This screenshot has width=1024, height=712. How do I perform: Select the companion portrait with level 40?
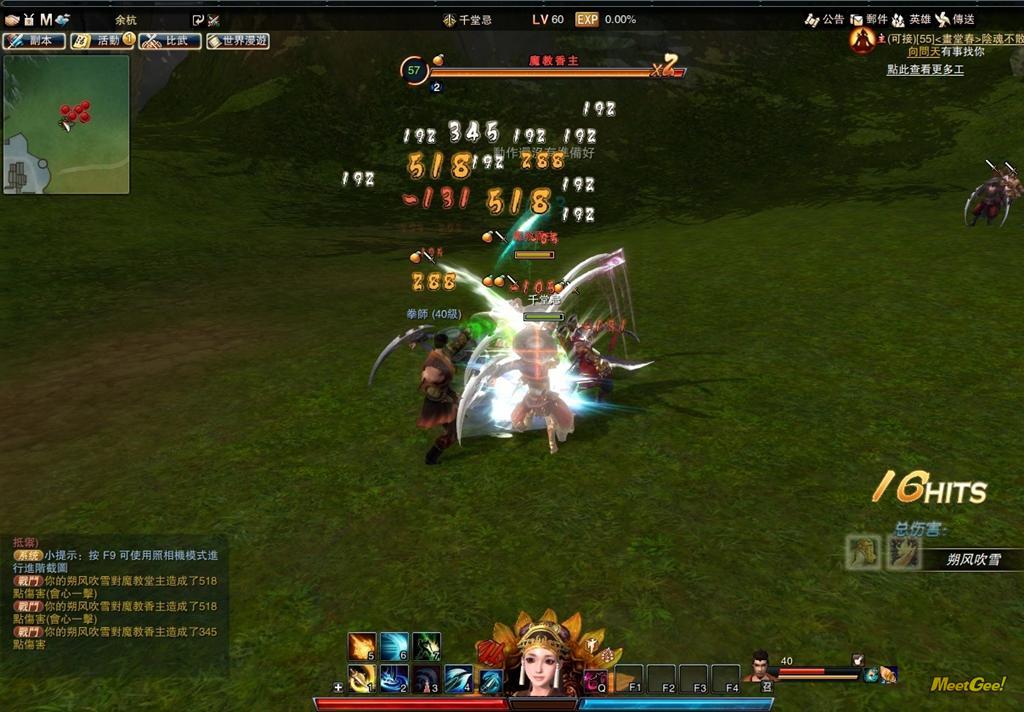(x=762, y=668)
